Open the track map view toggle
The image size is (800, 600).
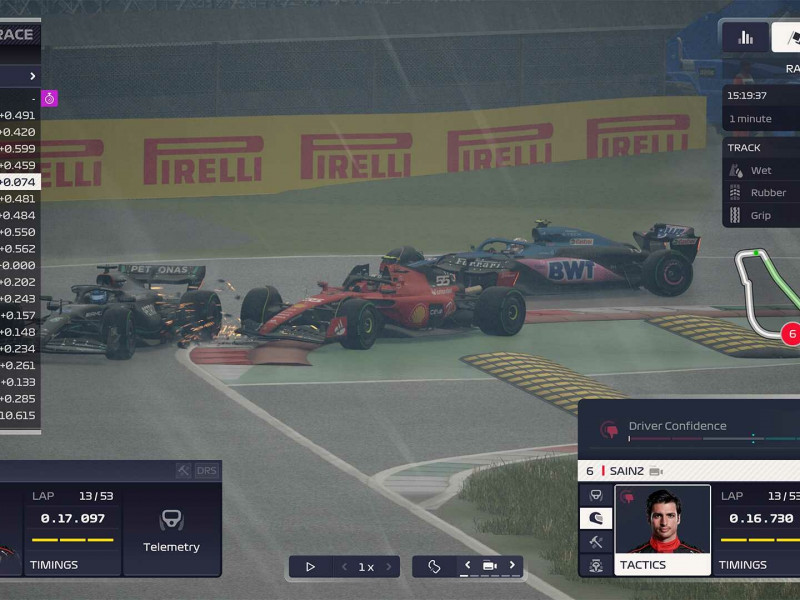pos(434,567)
